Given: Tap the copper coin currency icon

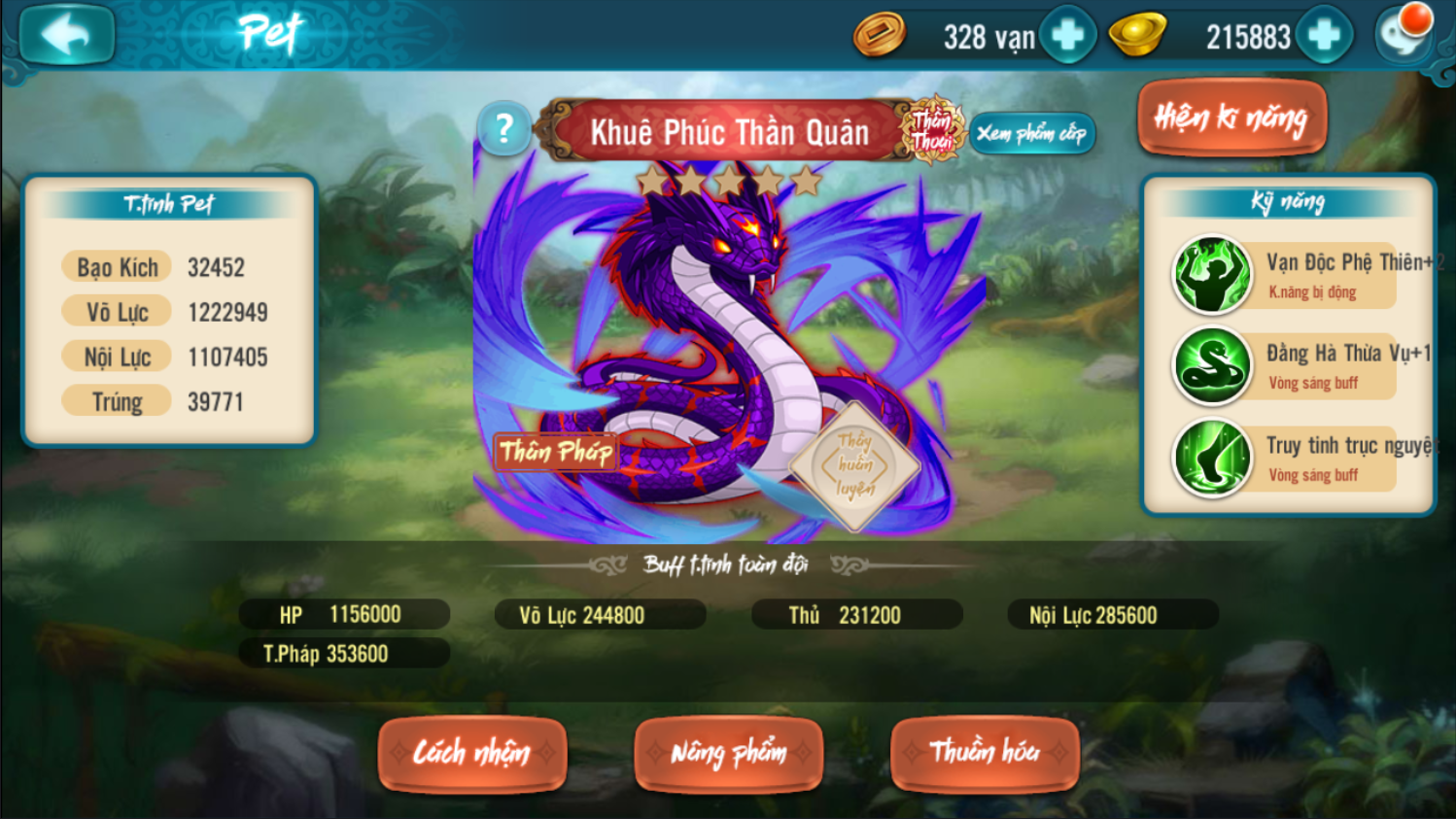Looking at the screenshot, I should pos(880,34).
